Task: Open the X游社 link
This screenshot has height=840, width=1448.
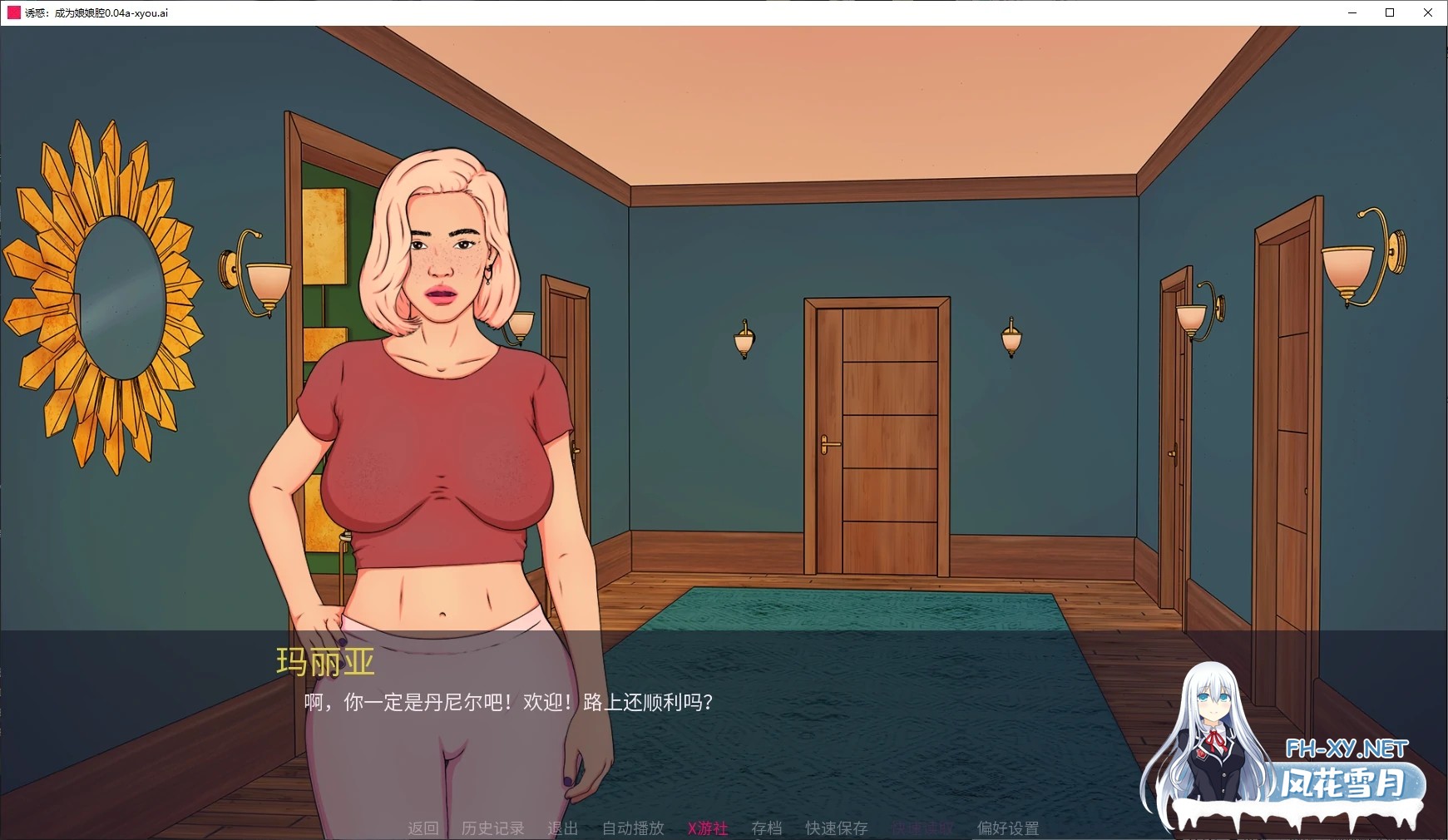Action: [708, 828]
